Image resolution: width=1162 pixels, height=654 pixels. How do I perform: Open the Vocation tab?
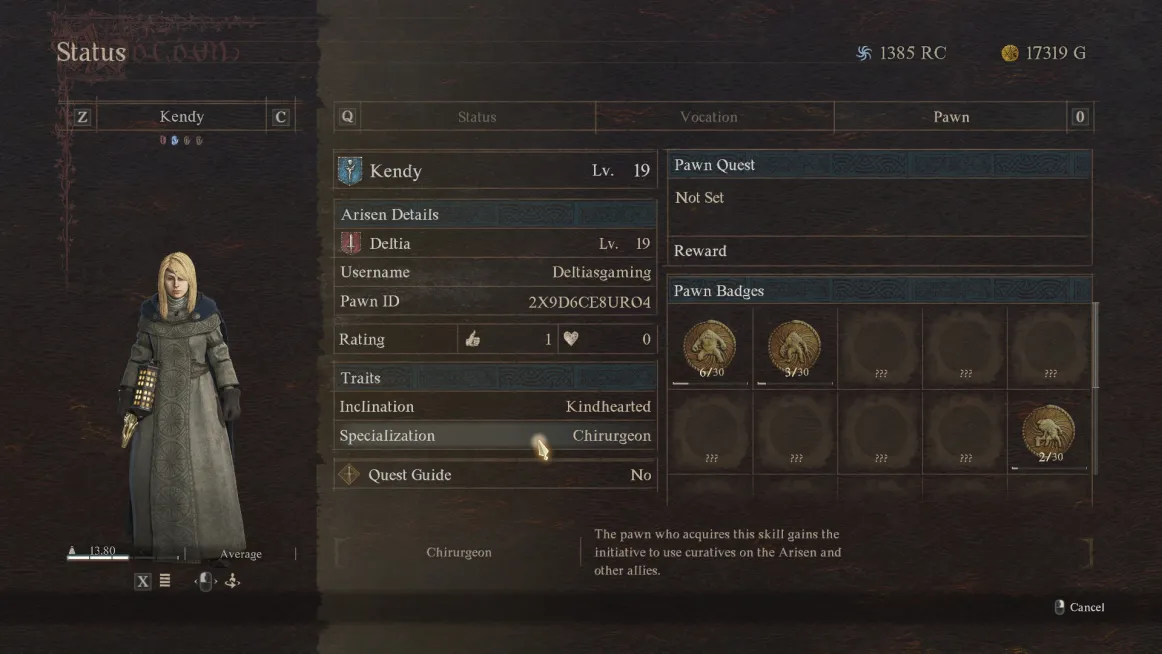point(708,117)
